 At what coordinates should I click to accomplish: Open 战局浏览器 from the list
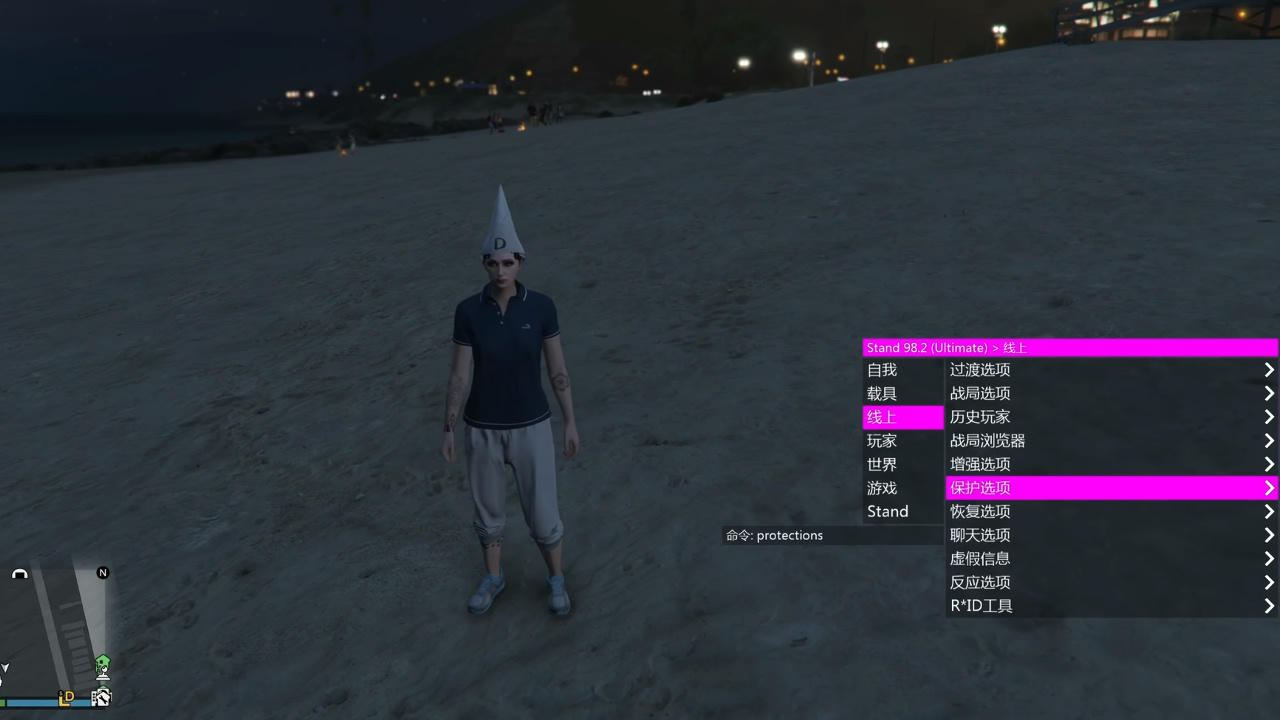[988, 440]
